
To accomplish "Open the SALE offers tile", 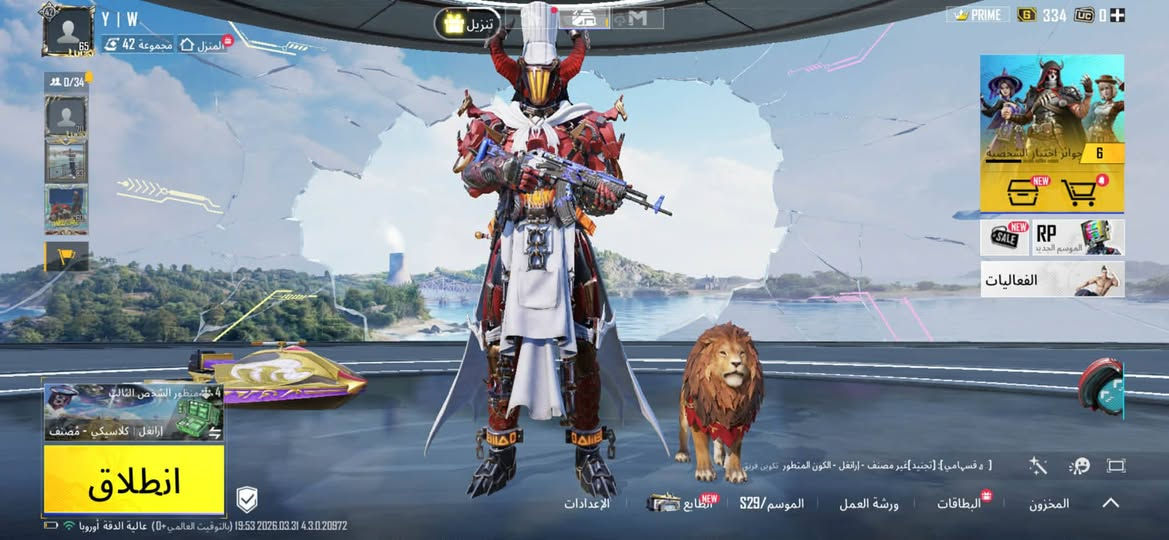I will tap(1005, 238).
